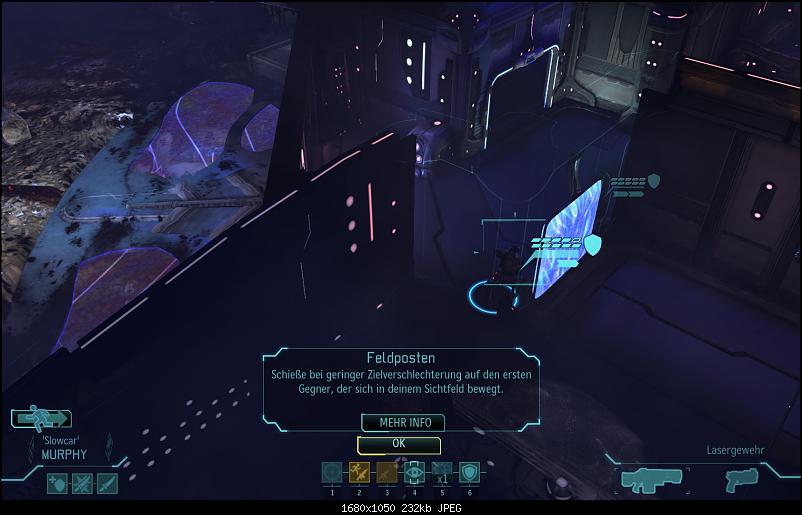Viewport: 802px width, 515px height.
Task: Select the shield hunker down ability
Action: (x=468, y=473)
